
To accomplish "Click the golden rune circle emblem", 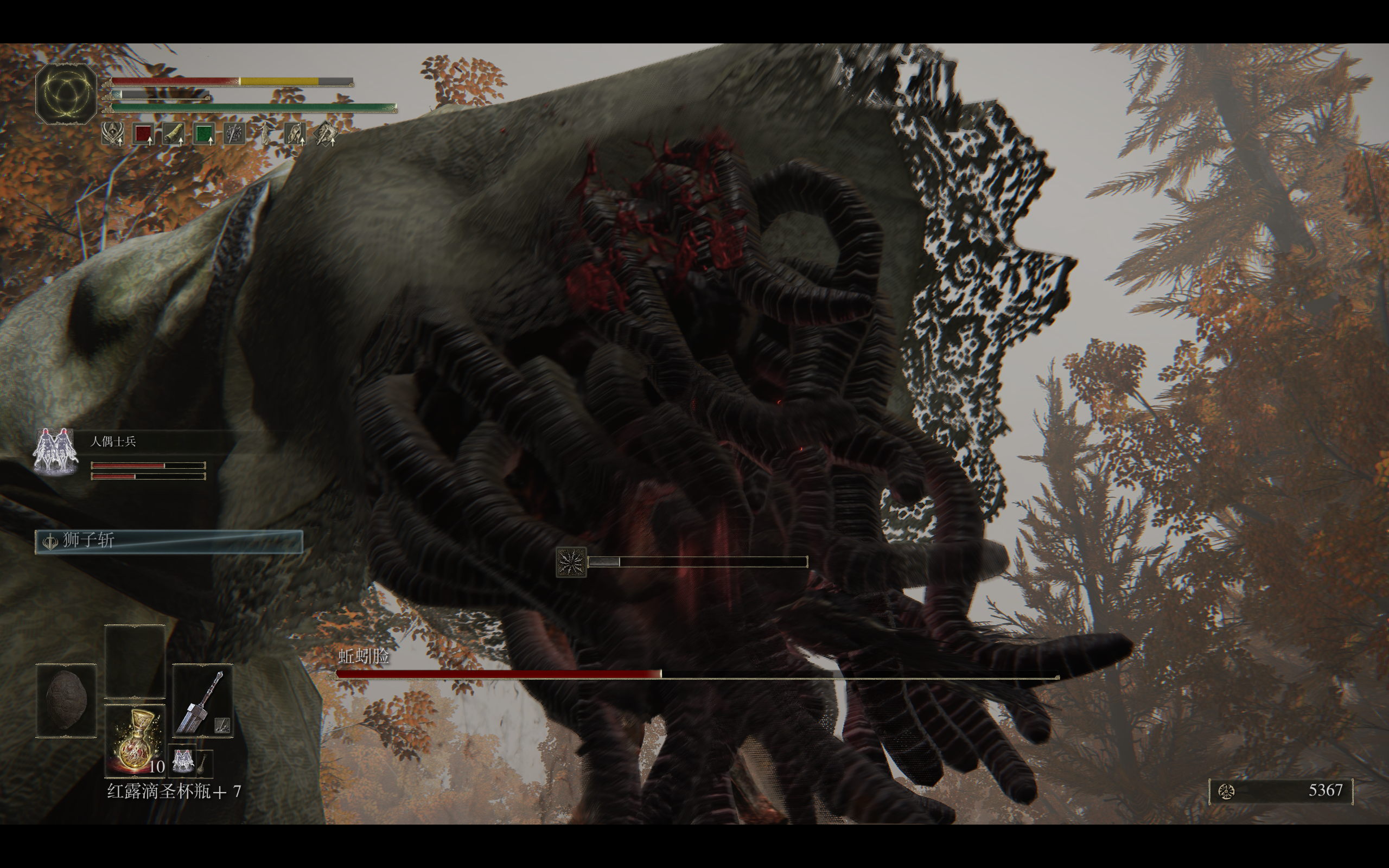I will (66, 93).
